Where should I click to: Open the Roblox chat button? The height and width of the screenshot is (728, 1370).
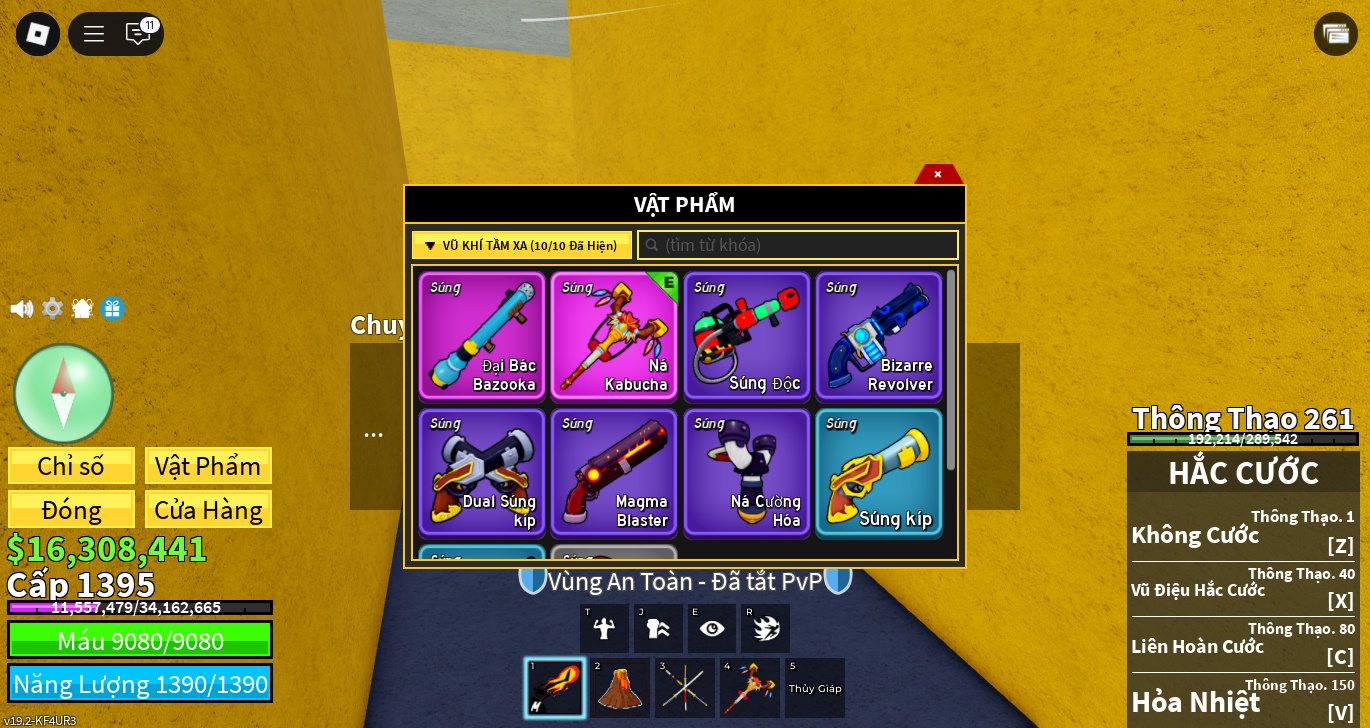(138, 34)
